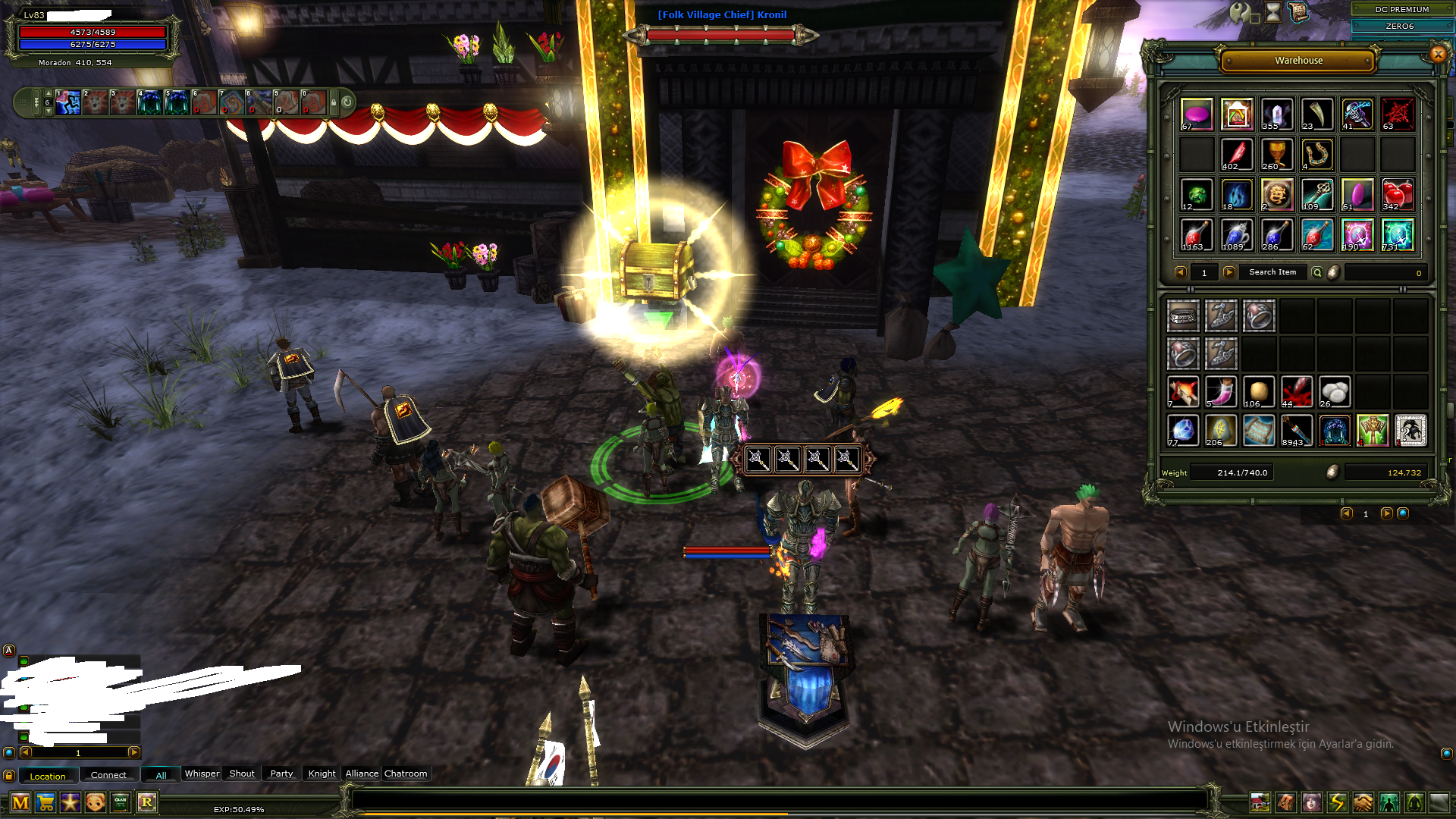This screenshot has height=819, width=1456.
Task: Click the Search Item field
Action: click(x=1272, y=272)
